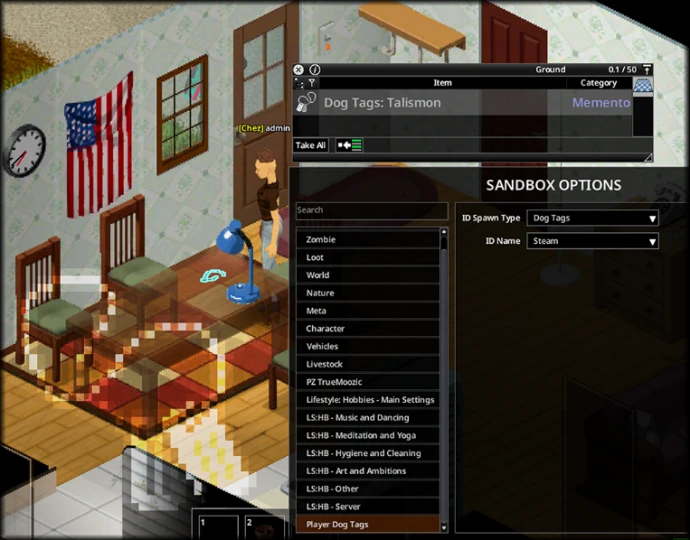690x540 pixels.
Task: Sort loot by the Category column
Action: pyautogui.click(x=598, y=83)
